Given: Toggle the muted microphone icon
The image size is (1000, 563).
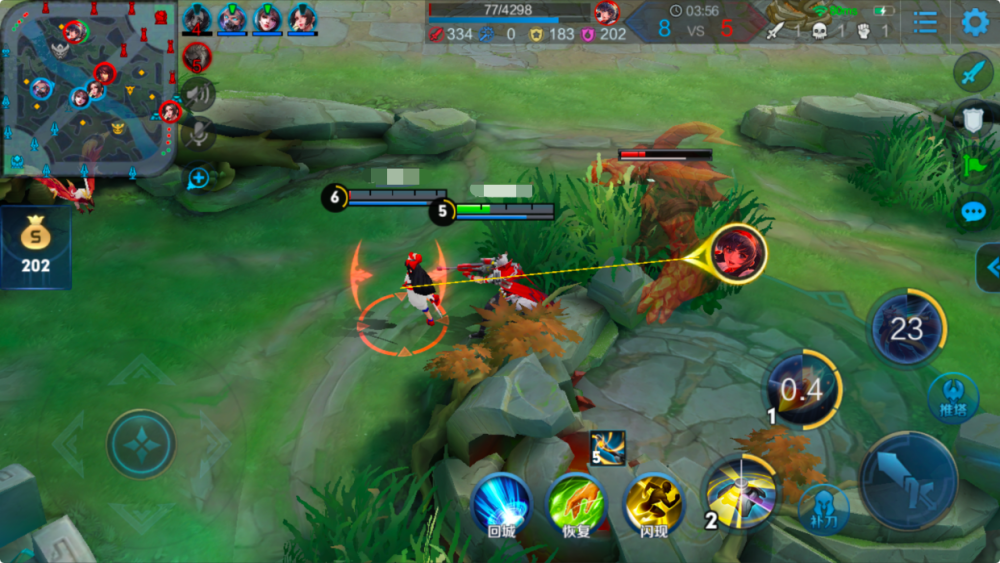Looking at the screenshot, I should tap(199, 134).
